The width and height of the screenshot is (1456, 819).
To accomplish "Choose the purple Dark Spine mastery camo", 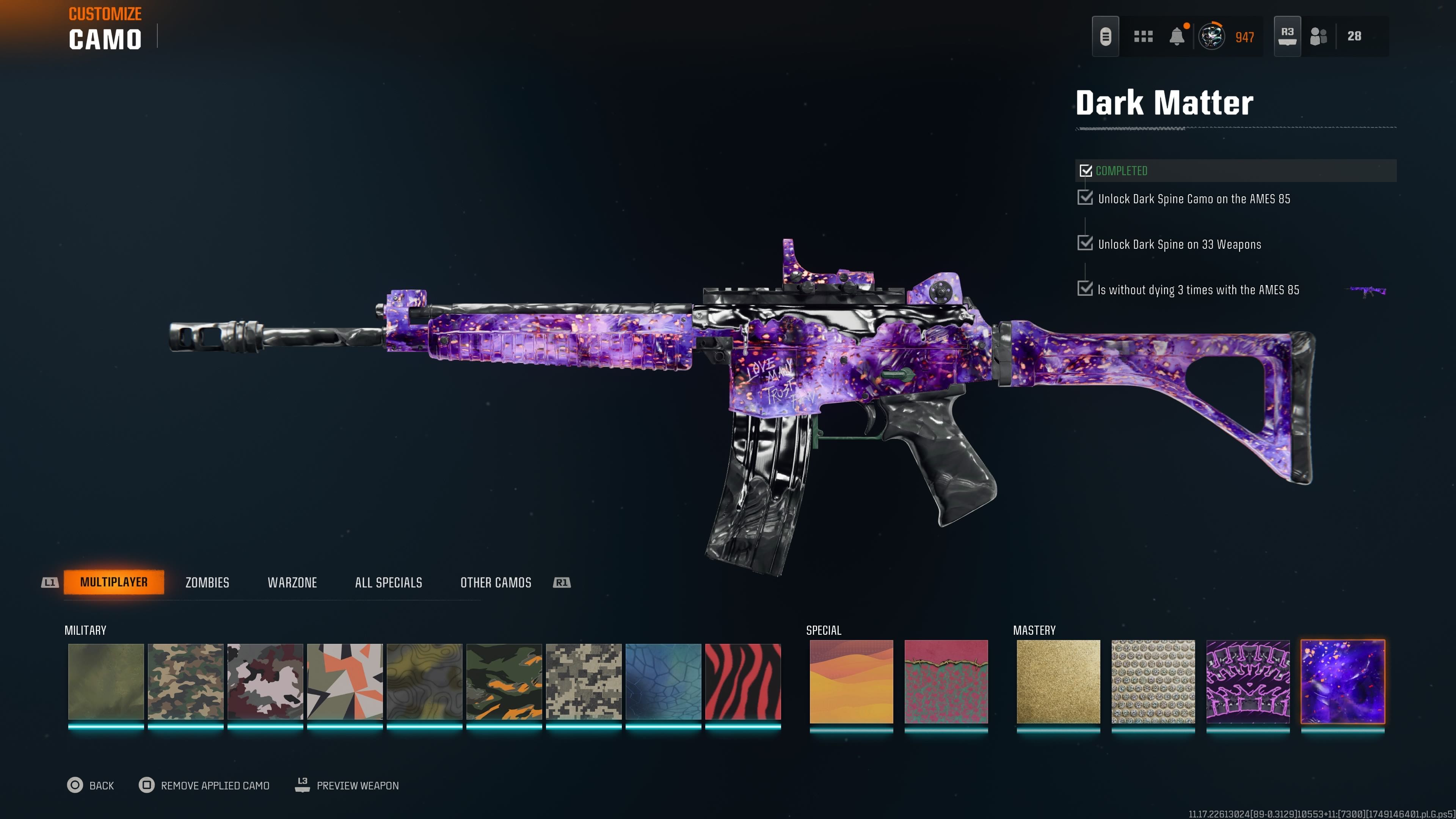I will click(x=1248, y=682).
